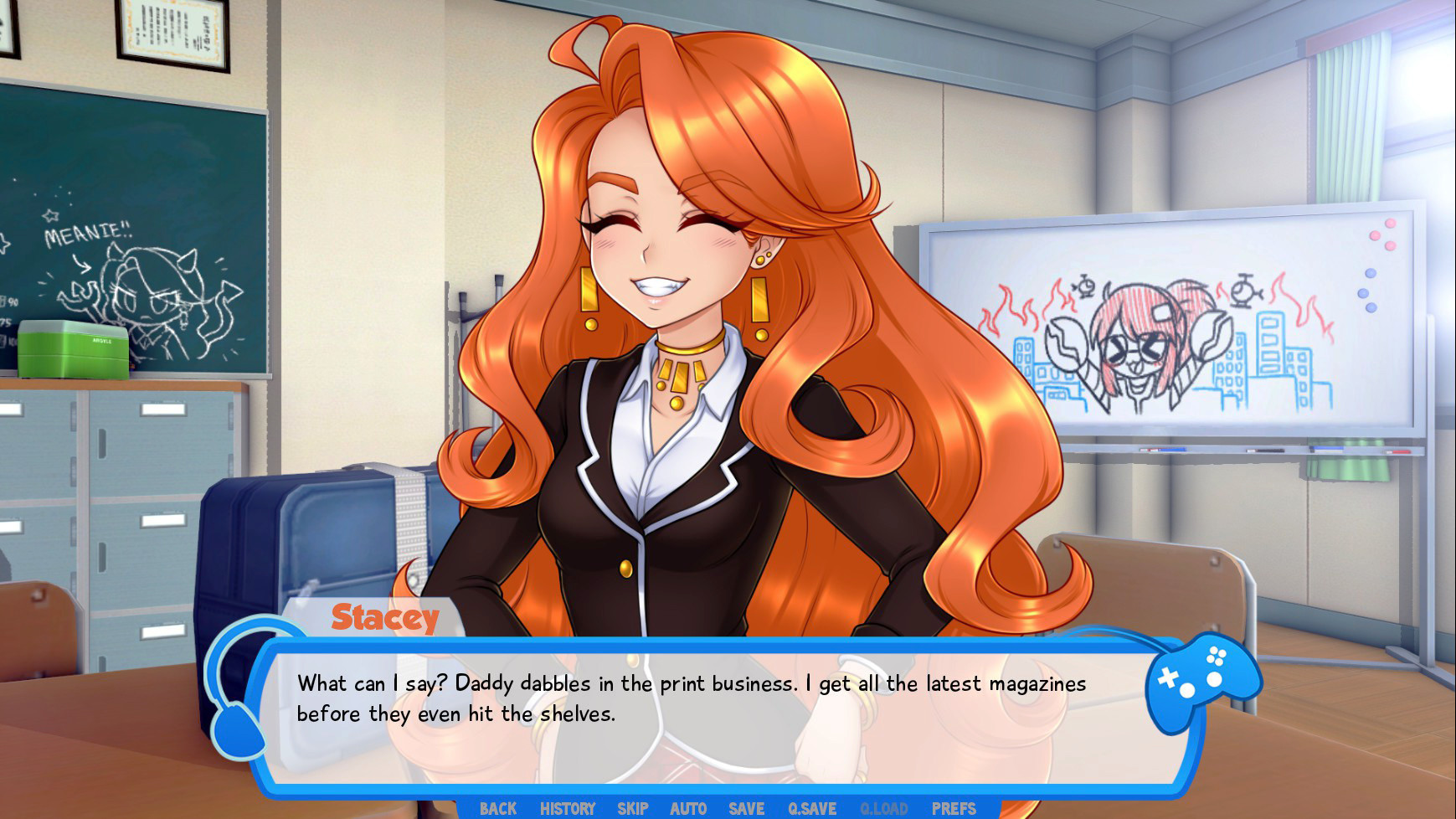Toggle AUTO to auto-advance dialogue
Viewport: 1456px width, 819px height.
pos(687,809)
